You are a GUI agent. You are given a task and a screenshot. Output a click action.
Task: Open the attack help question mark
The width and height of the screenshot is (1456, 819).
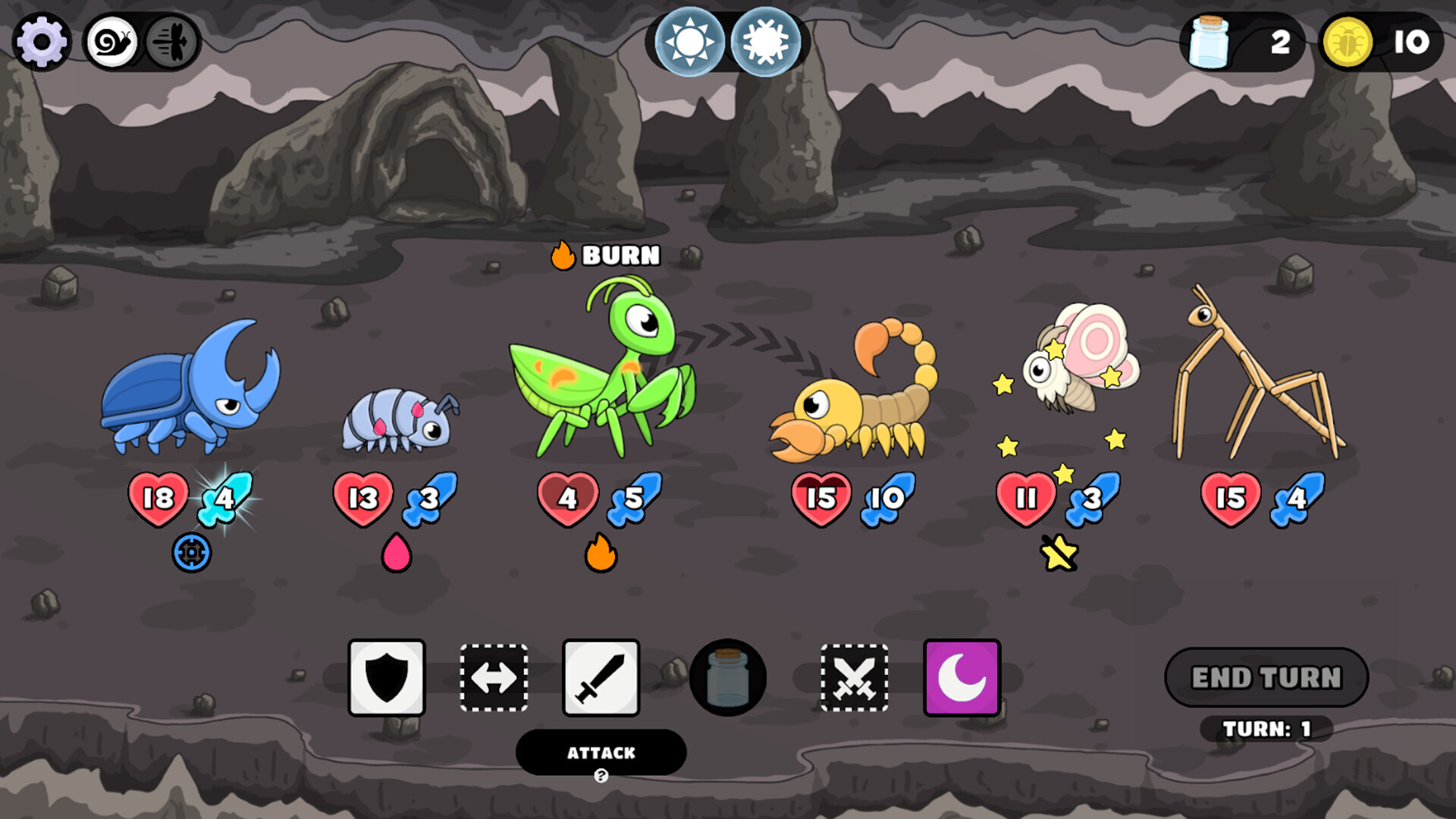tap(600, 774)
